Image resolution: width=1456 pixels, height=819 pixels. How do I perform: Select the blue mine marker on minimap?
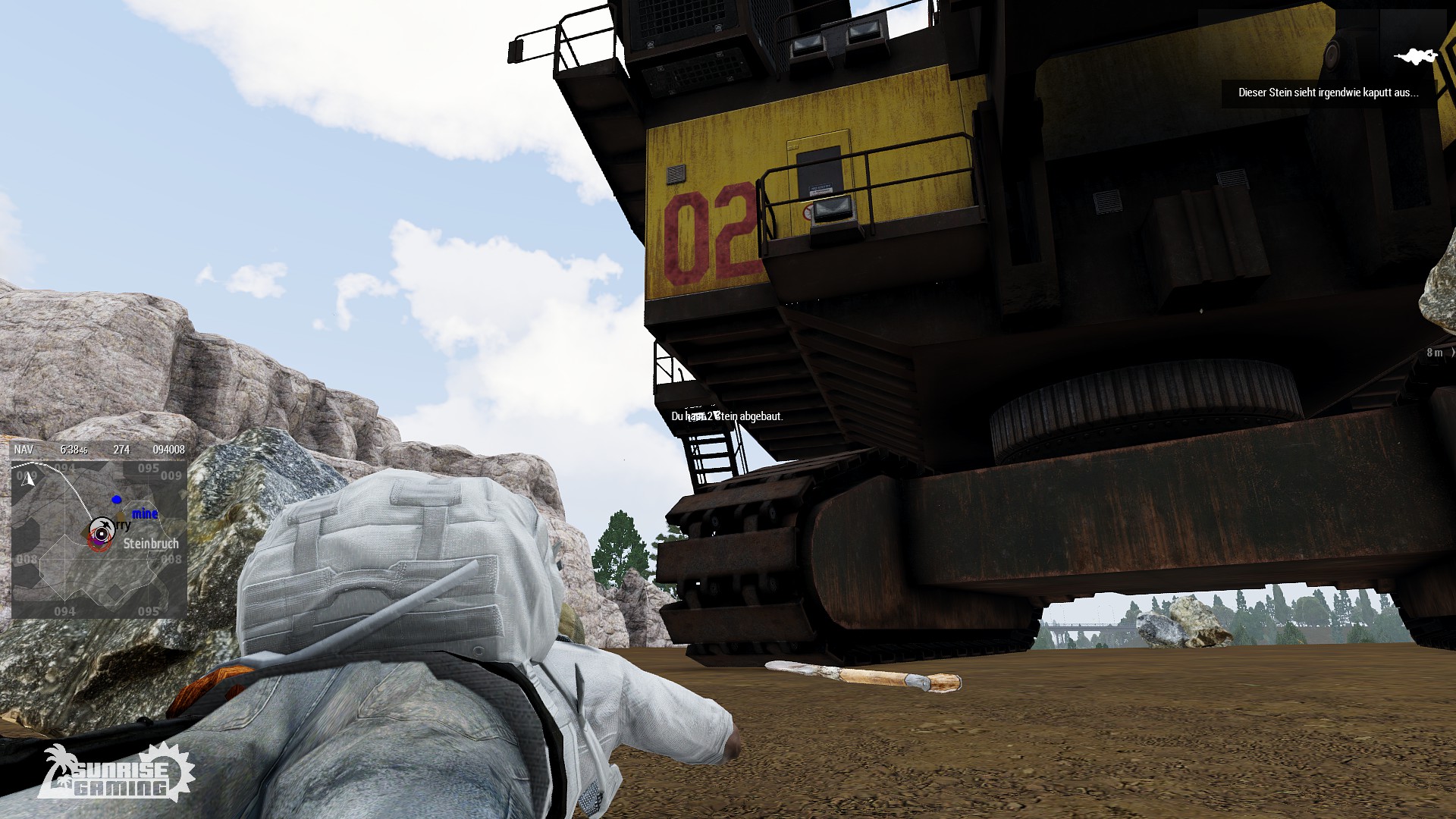click(x=117, y=500)
